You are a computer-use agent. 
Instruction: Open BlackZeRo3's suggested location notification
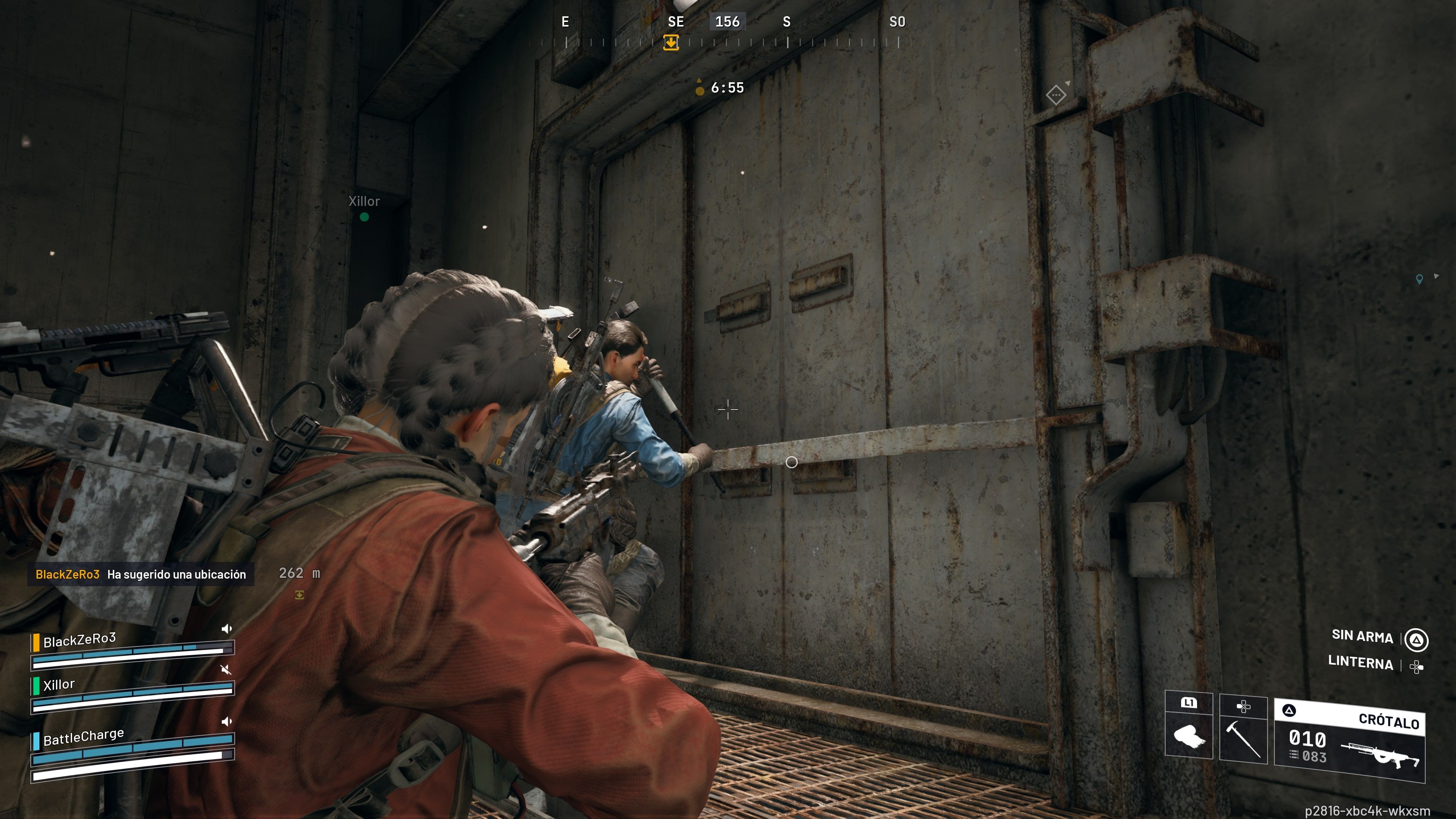tap(141, 574)
